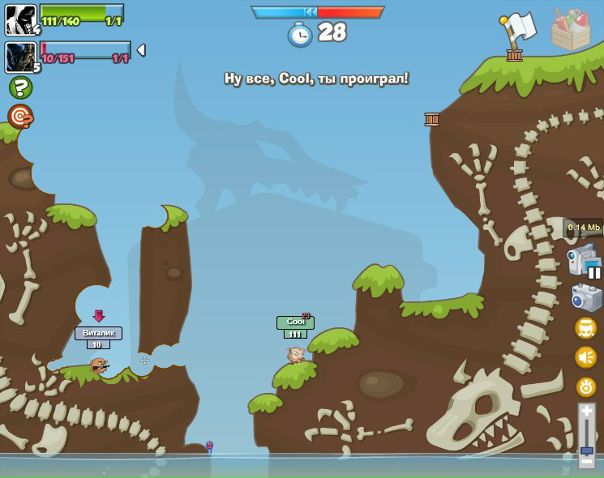Viewport: 604px width, 478px height.
Task: Open the green question mark help
Action: tap(20, 87)
